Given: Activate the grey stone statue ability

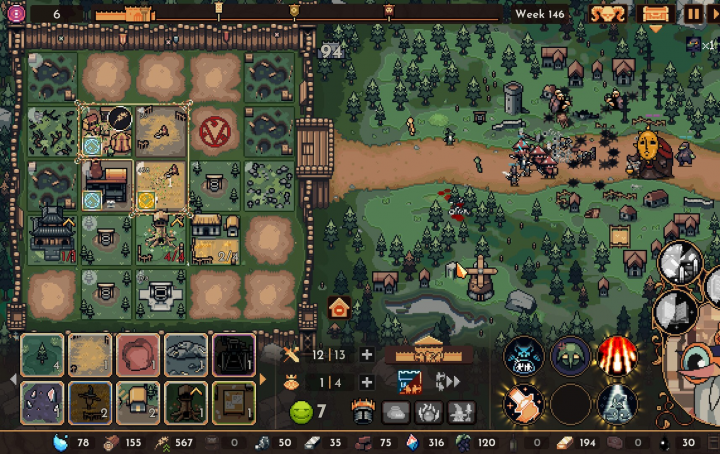Looking at the screenshot, I should click(617, 403).
